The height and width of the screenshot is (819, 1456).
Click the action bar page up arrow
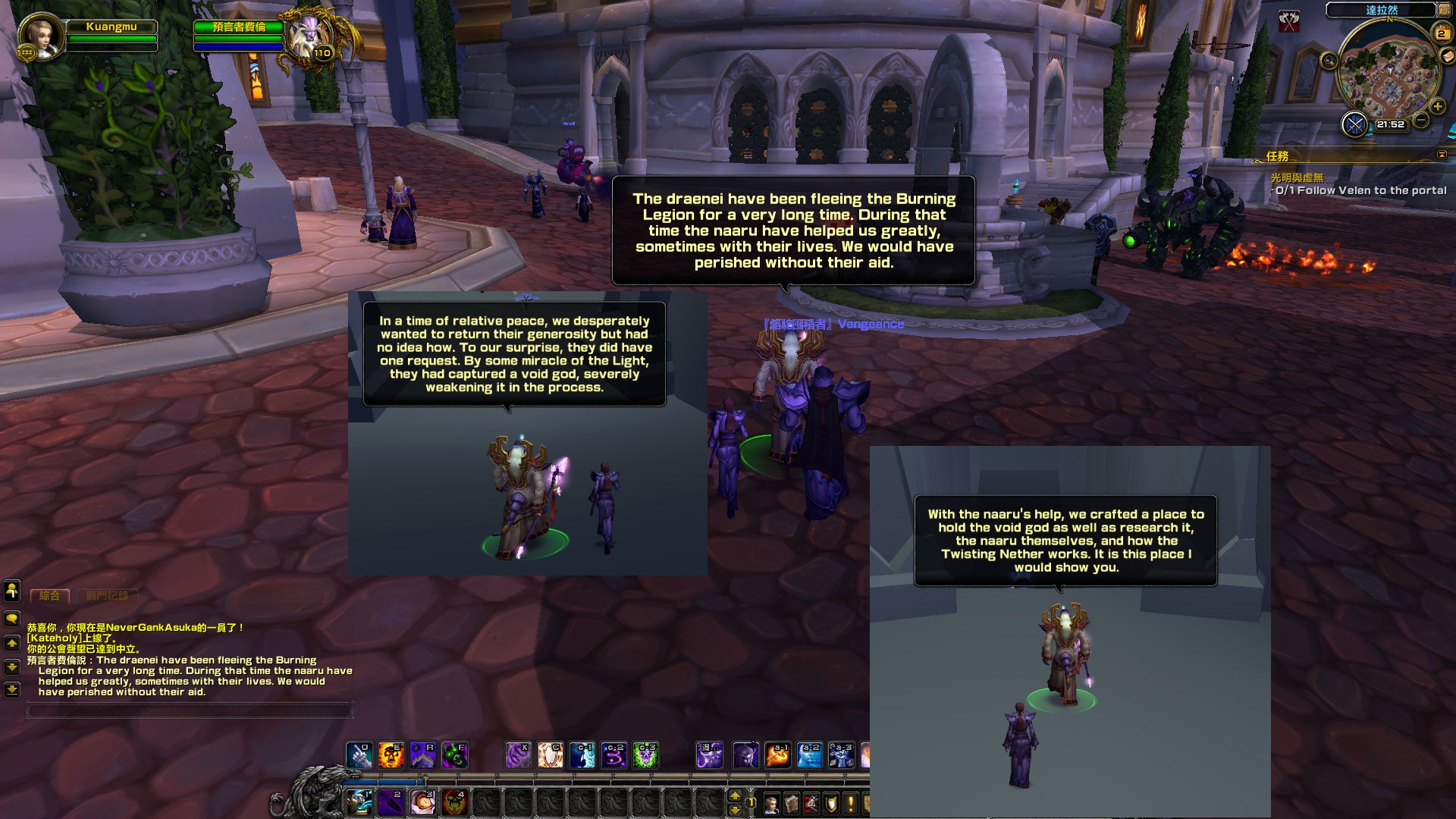tap(734, 795)
